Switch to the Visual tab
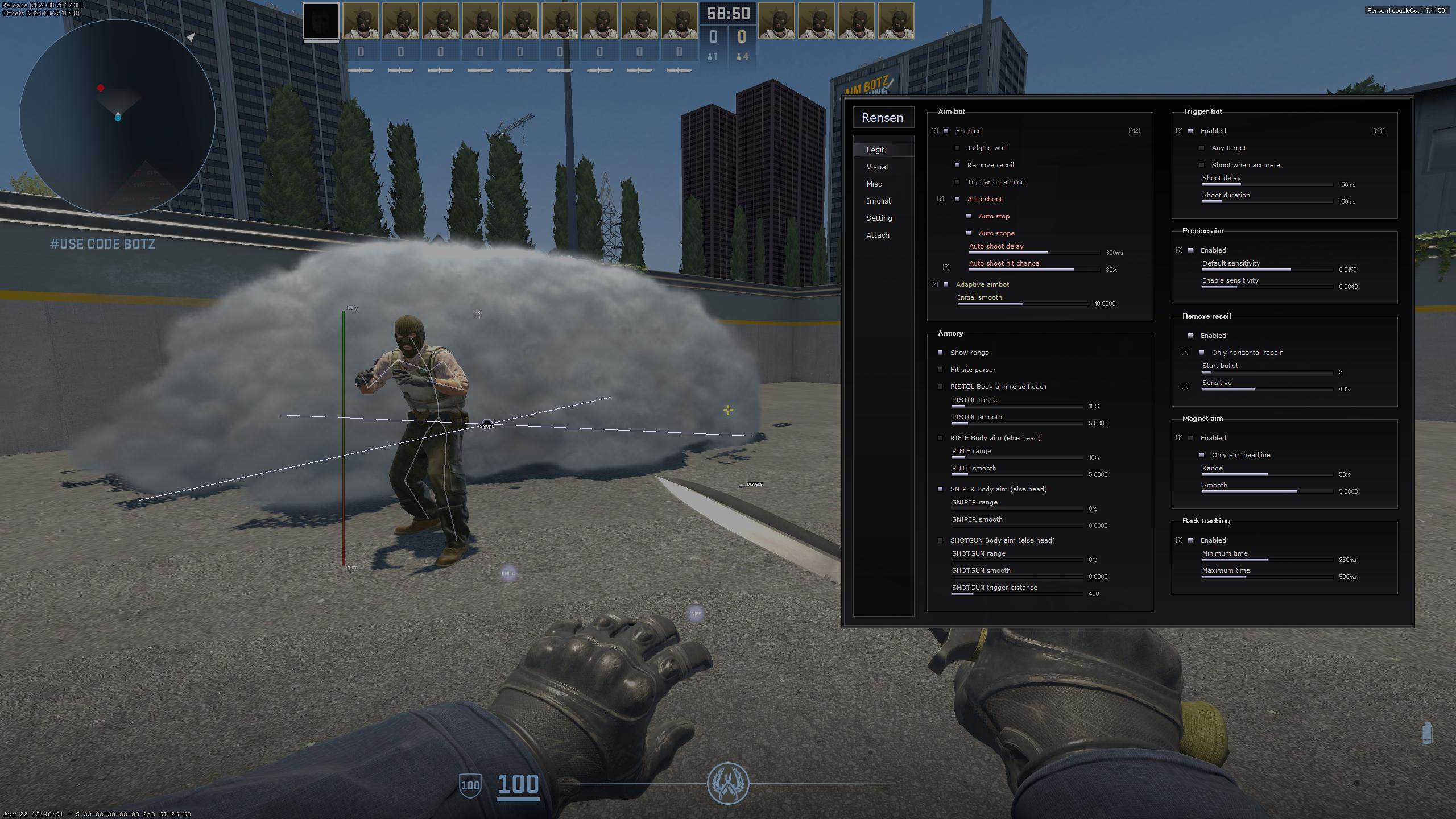The width and height of the screenshot is (1456, 819). coord(877,167)
